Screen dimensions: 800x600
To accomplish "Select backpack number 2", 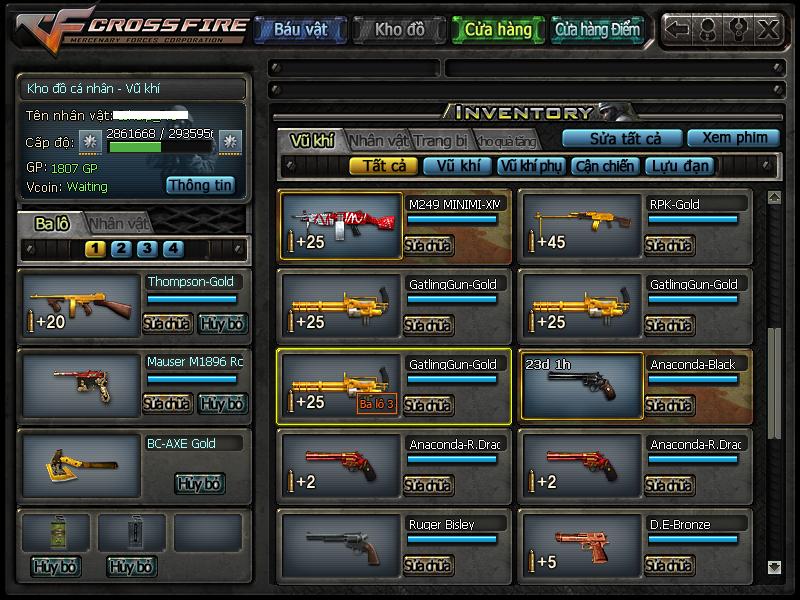I will (x=121, y=249).
